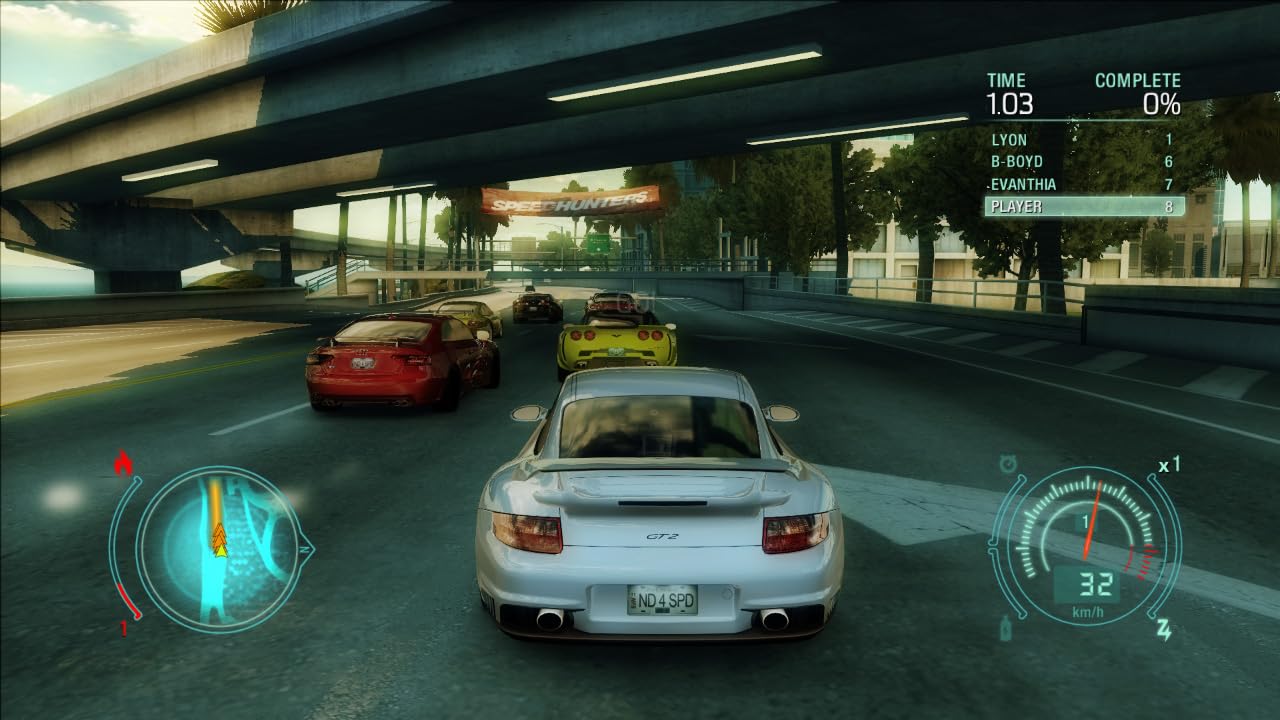Choose the EVANTHIA leaderboard row
This screenshot has width=1280, height=720.
coord(1082,184)
